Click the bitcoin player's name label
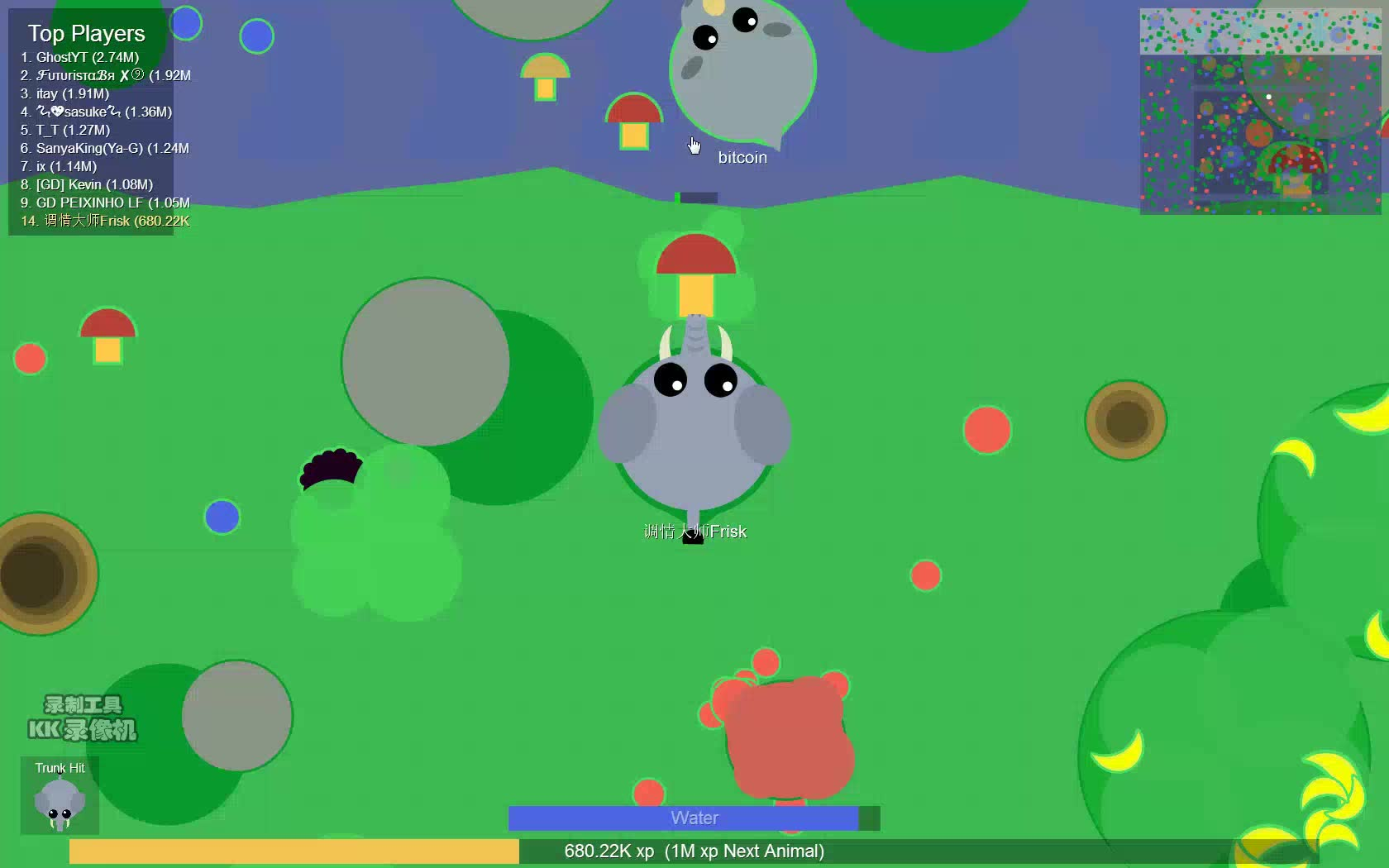Image resolution: width=1389 pixels, height=868 pixels. [x=741, y=157]
